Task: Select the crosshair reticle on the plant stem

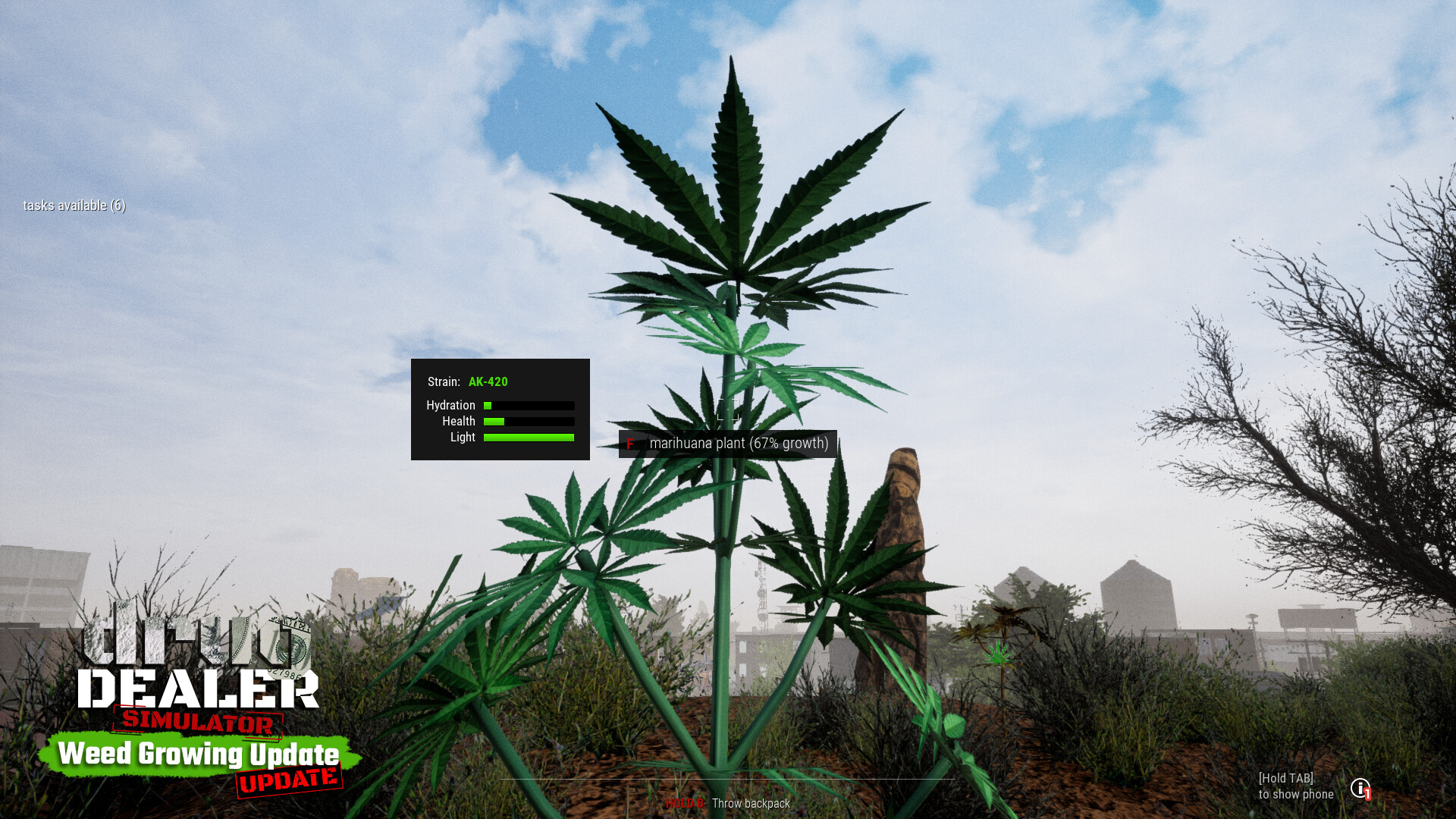Action: [x=728, y=411]
